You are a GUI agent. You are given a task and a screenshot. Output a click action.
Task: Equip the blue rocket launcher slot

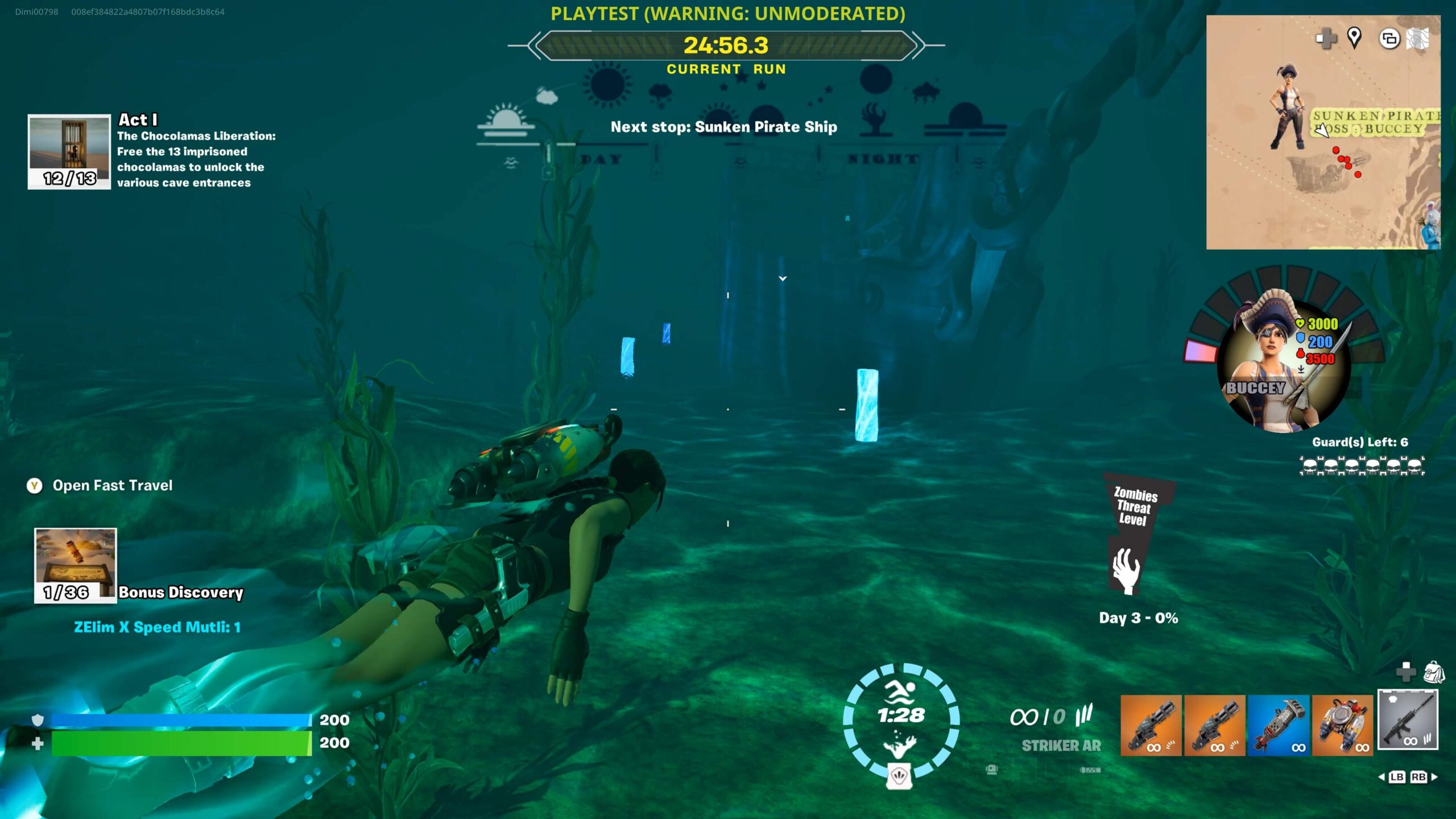click(x=1278, y=725)
